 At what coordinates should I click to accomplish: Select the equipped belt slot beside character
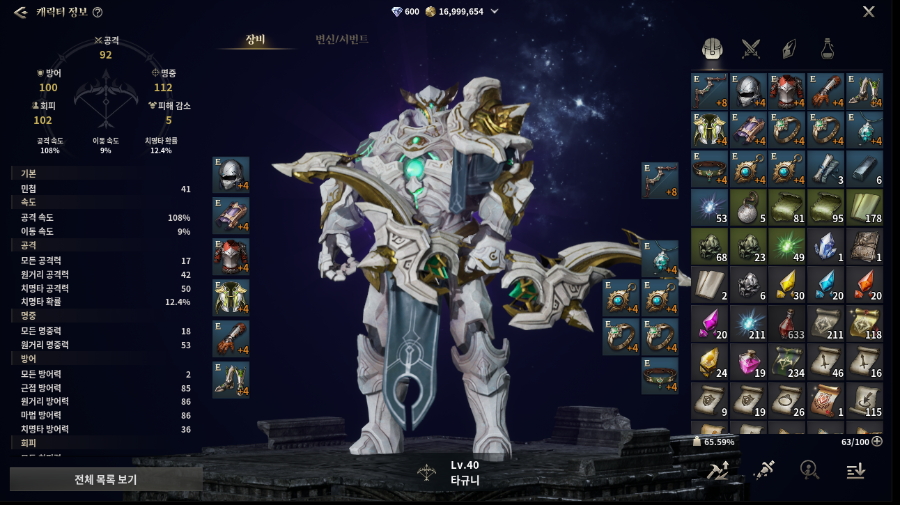pyautogui.click(x=660, y=375)
